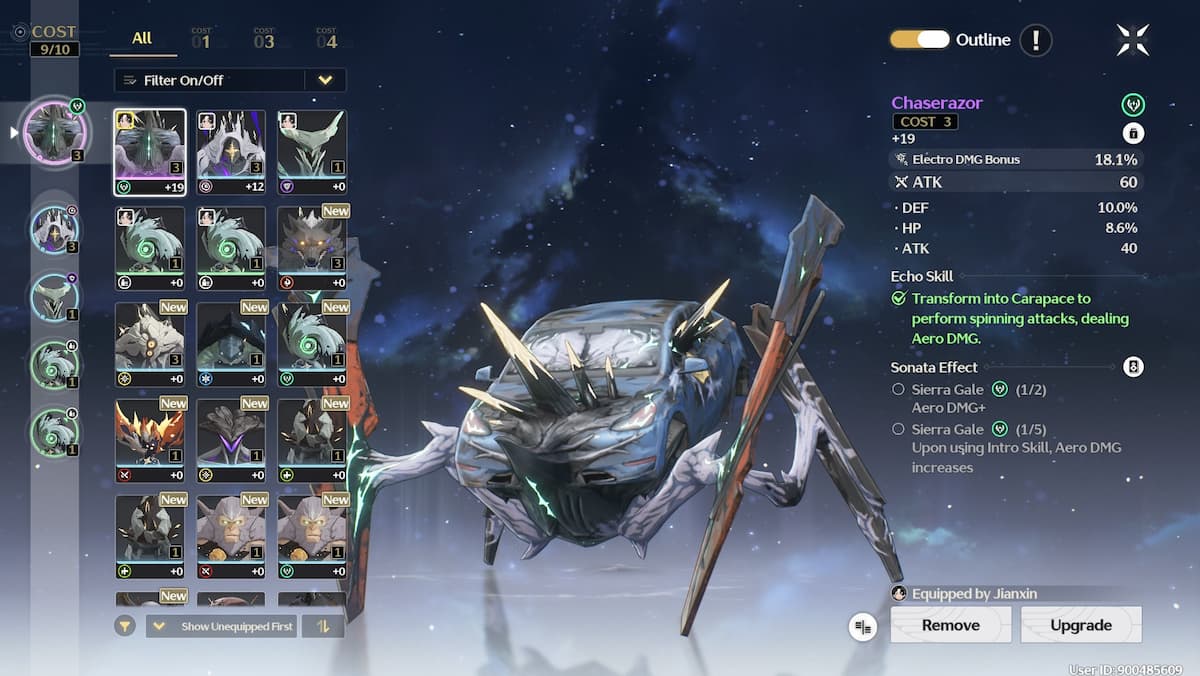Switch to the Cost 1 tab
The image size is (1200, 676).
tap(201, 39)
